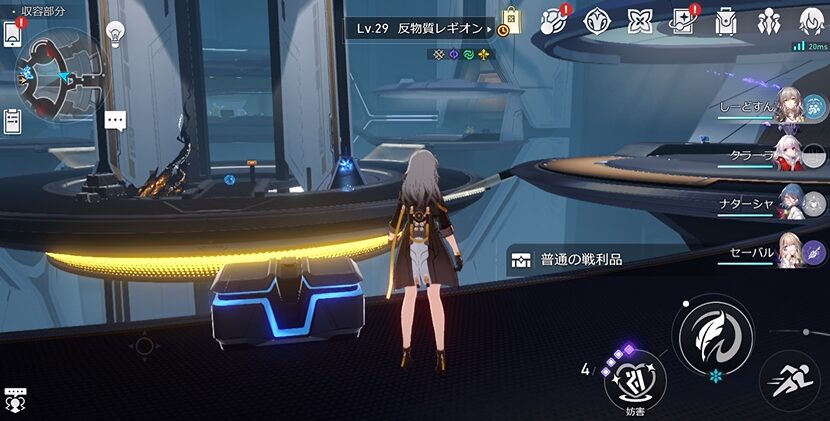Open the four-petal star icon
830x421 pixels.
[640, 22]
